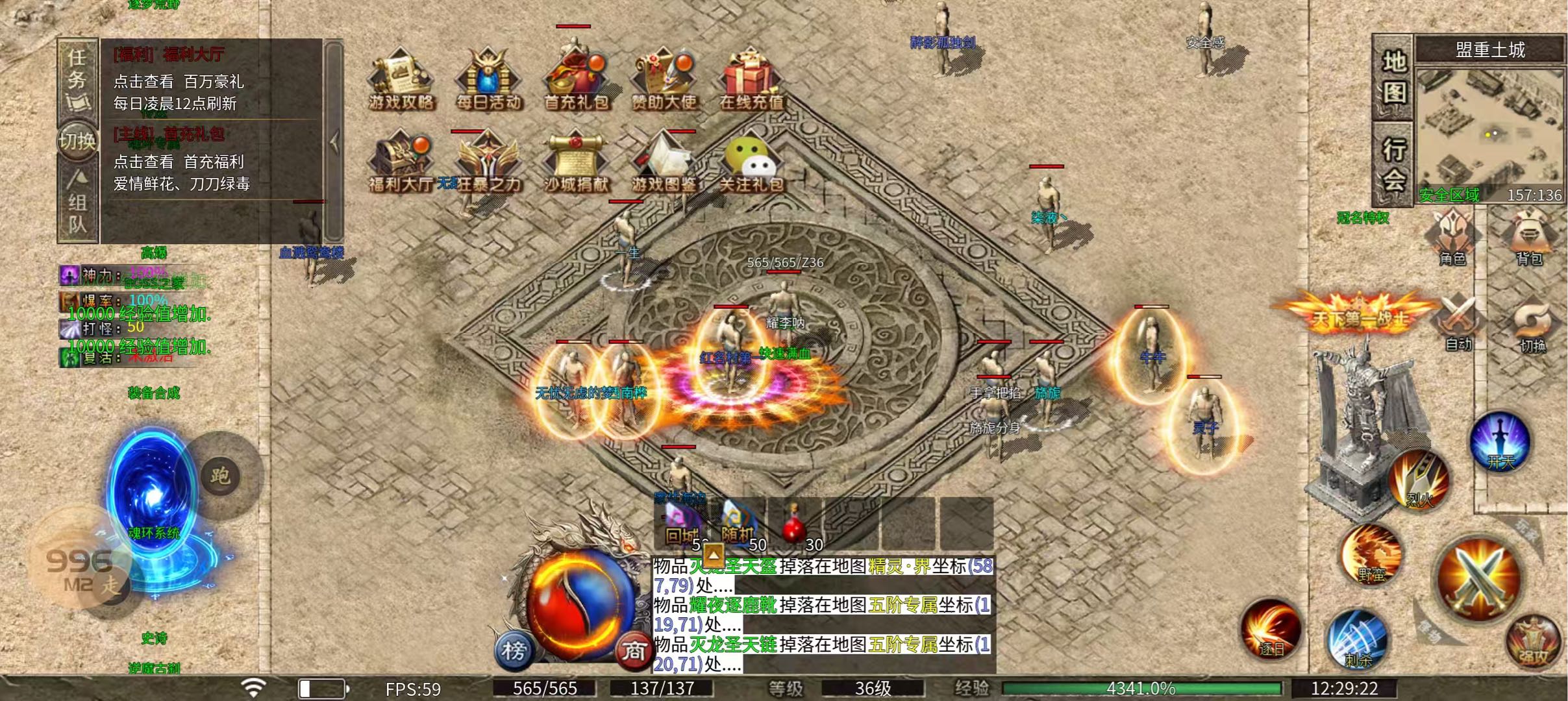Image resolution: width=1568 pixels, height=701 pixels.
Task: Open the 商 shop button
Action: (633, 650)
